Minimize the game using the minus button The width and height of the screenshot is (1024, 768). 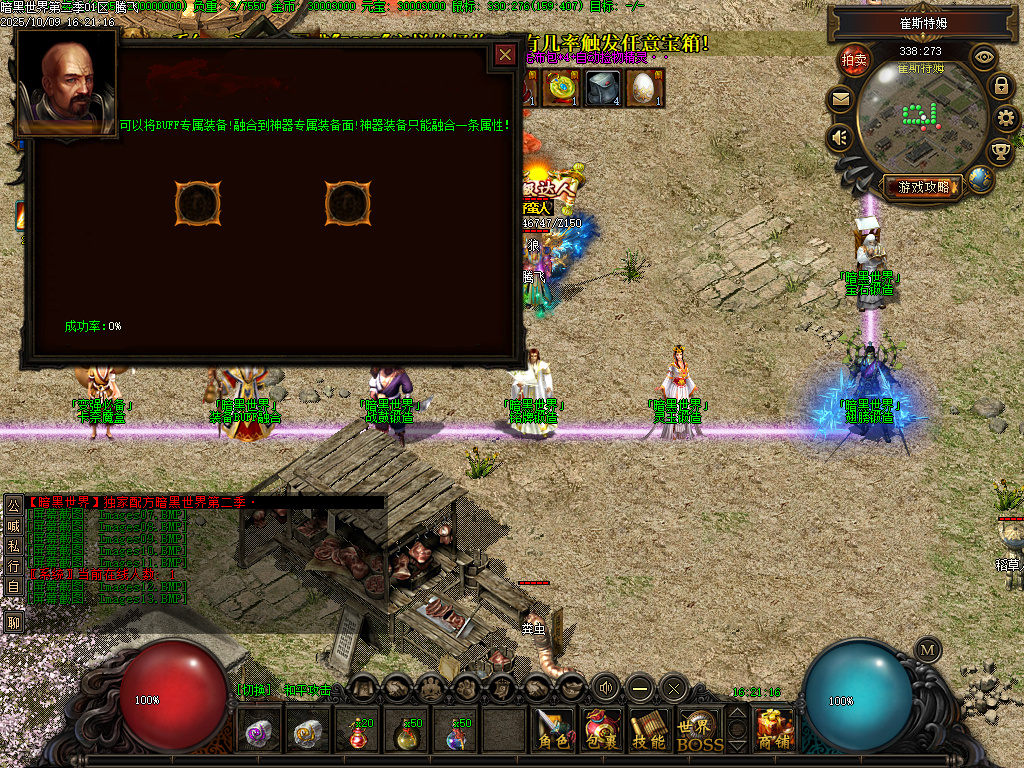[640, 687]
